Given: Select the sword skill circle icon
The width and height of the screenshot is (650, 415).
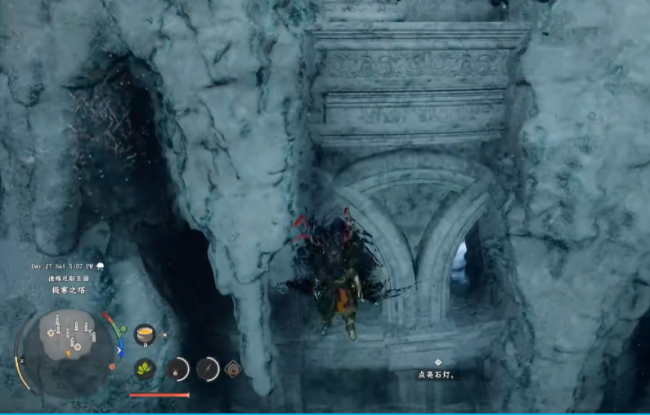Looking at the screenshot, I should click(208, 368).
